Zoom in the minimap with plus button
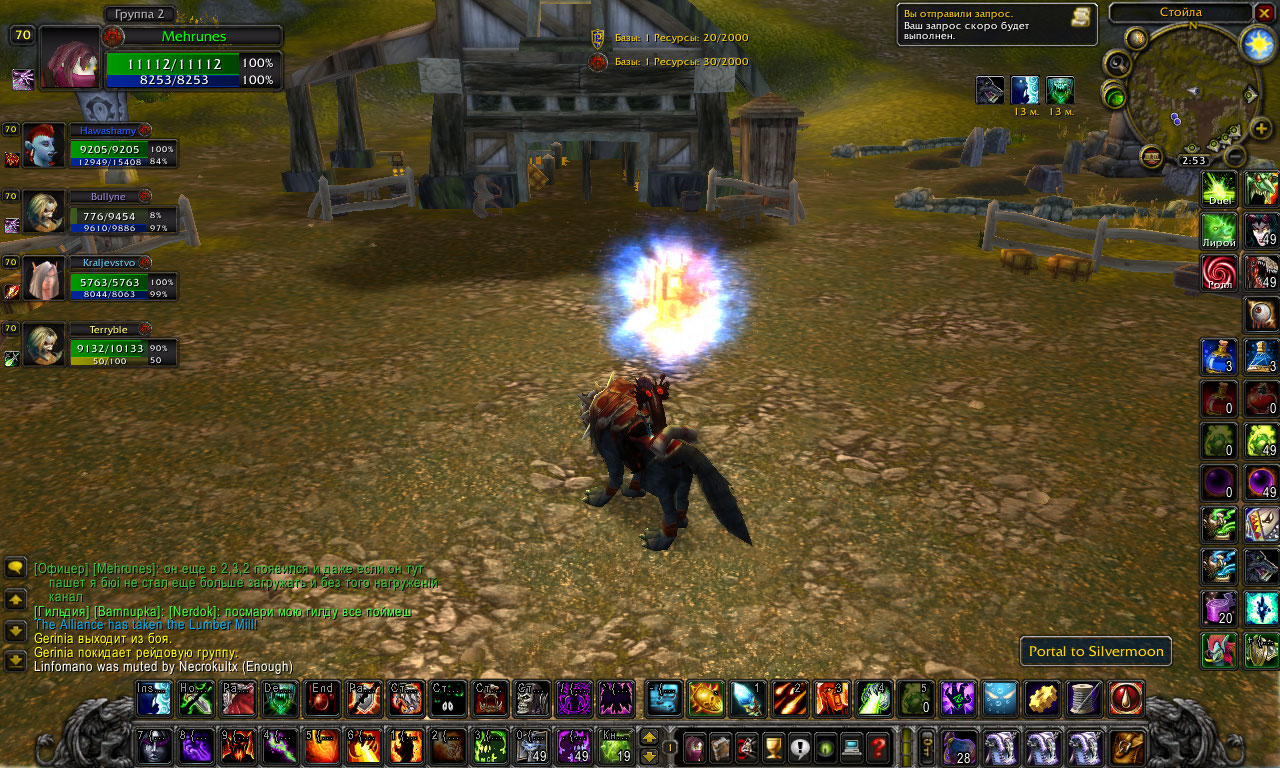This screenshot has height=768, width=1280. [x=1262, y=129]
